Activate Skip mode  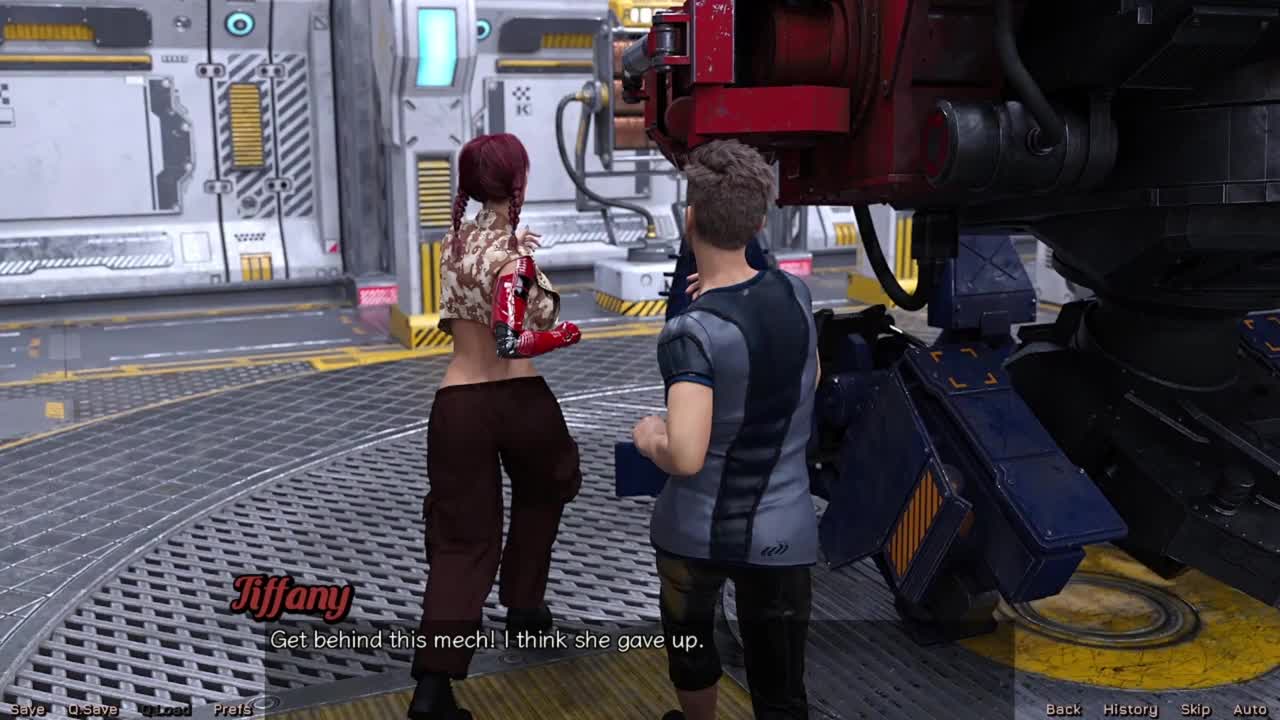pyautogui.click(x=1195, y=709)
